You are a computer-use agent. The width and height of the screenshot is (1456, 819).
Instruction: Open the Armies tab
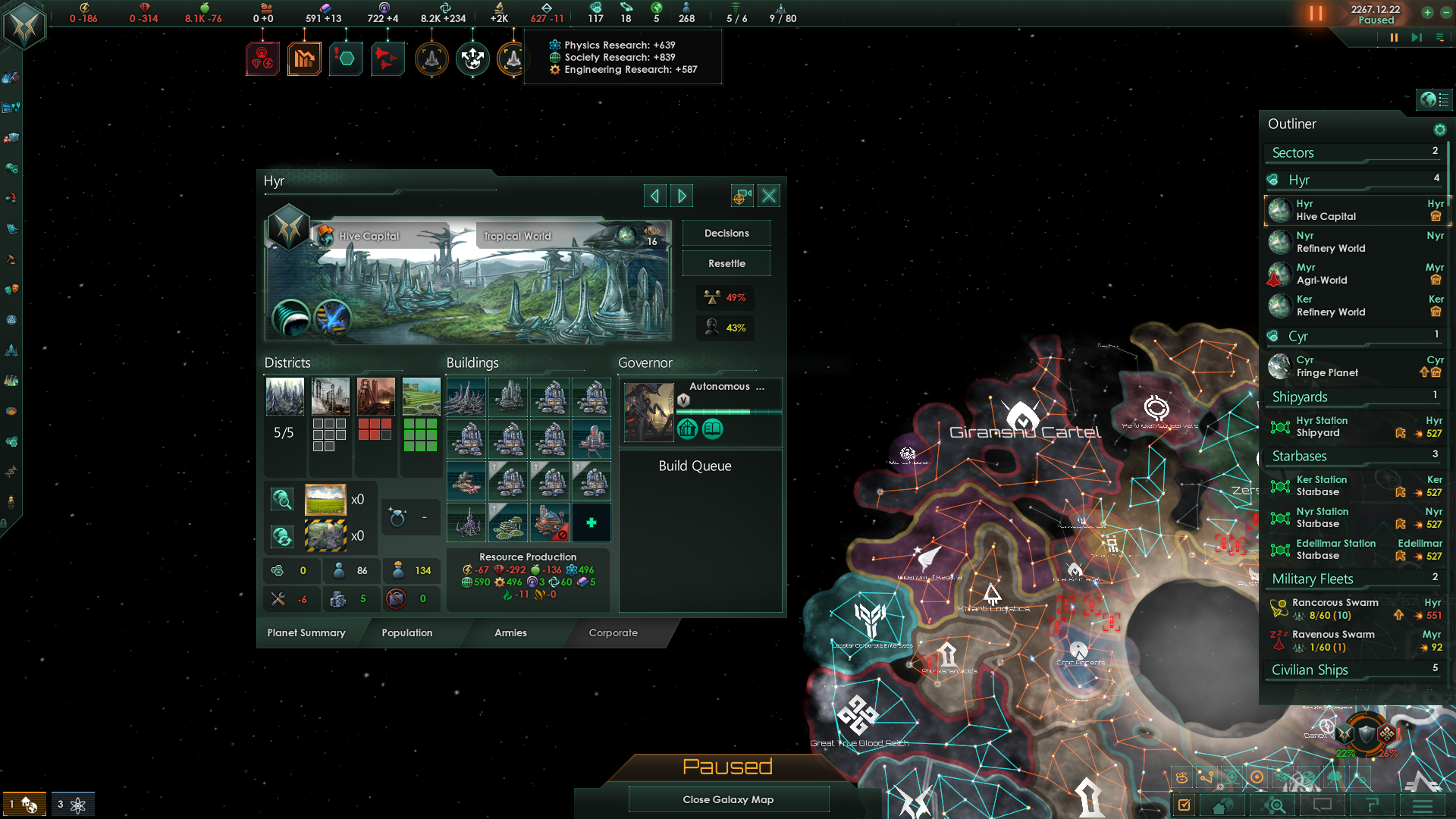pos(510,633)
